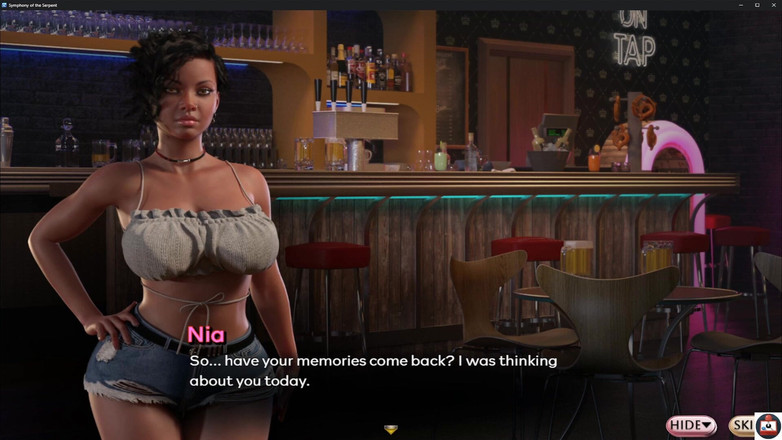Hide the dialogue box with HIDE button
This screenshot has width=782, height=440.
[x=691, y=426]
